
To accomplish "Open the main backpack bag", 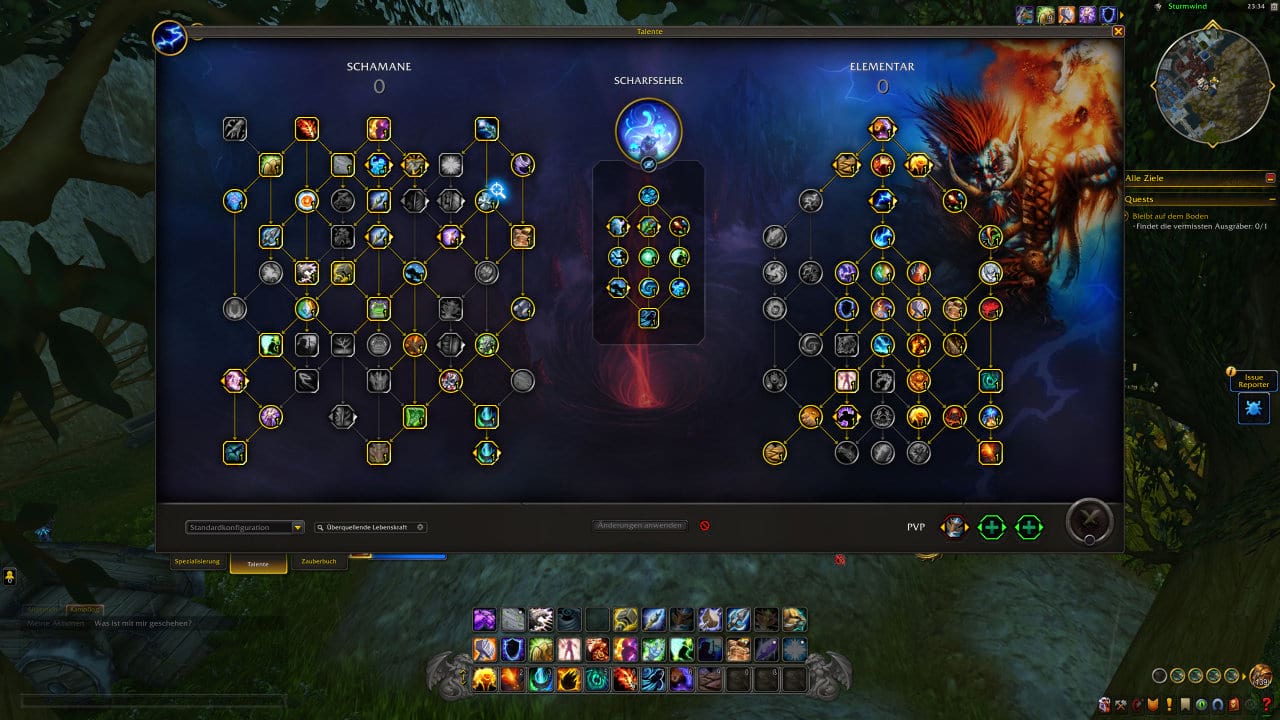I will click(1261, 676).
